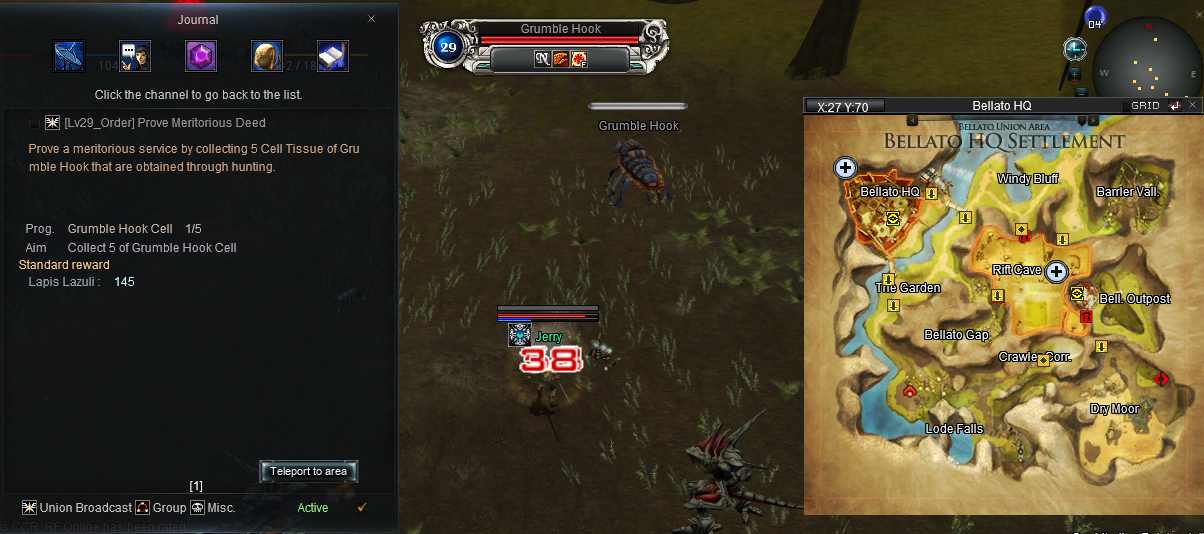Image resolution: width=1204 pixels, height=534 pixels.
Task: Close the Journal window
Action: pos(372,19)
